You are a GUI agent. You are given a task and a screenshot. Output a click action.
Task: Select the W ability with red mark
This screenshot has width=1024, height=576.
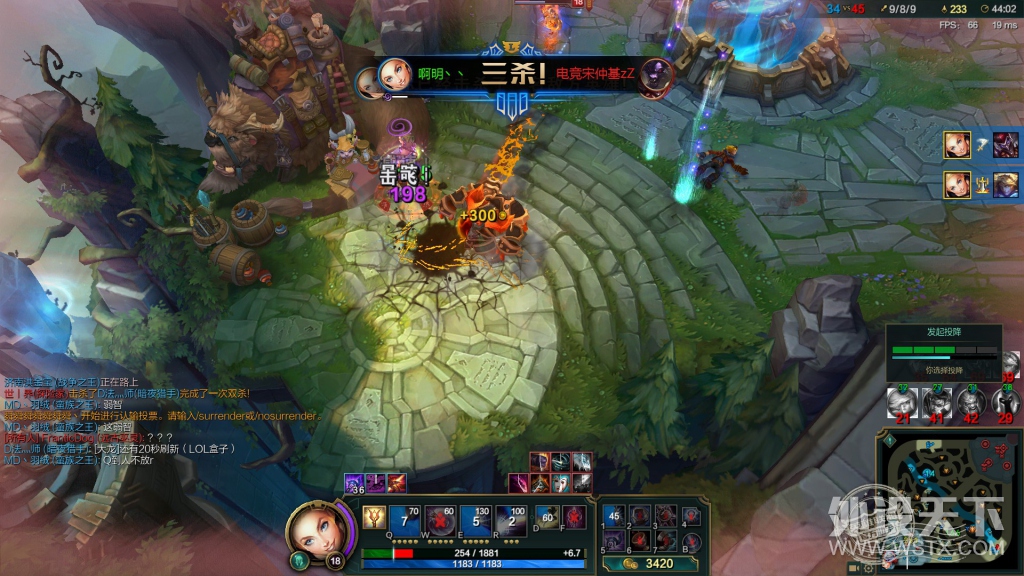444,521
